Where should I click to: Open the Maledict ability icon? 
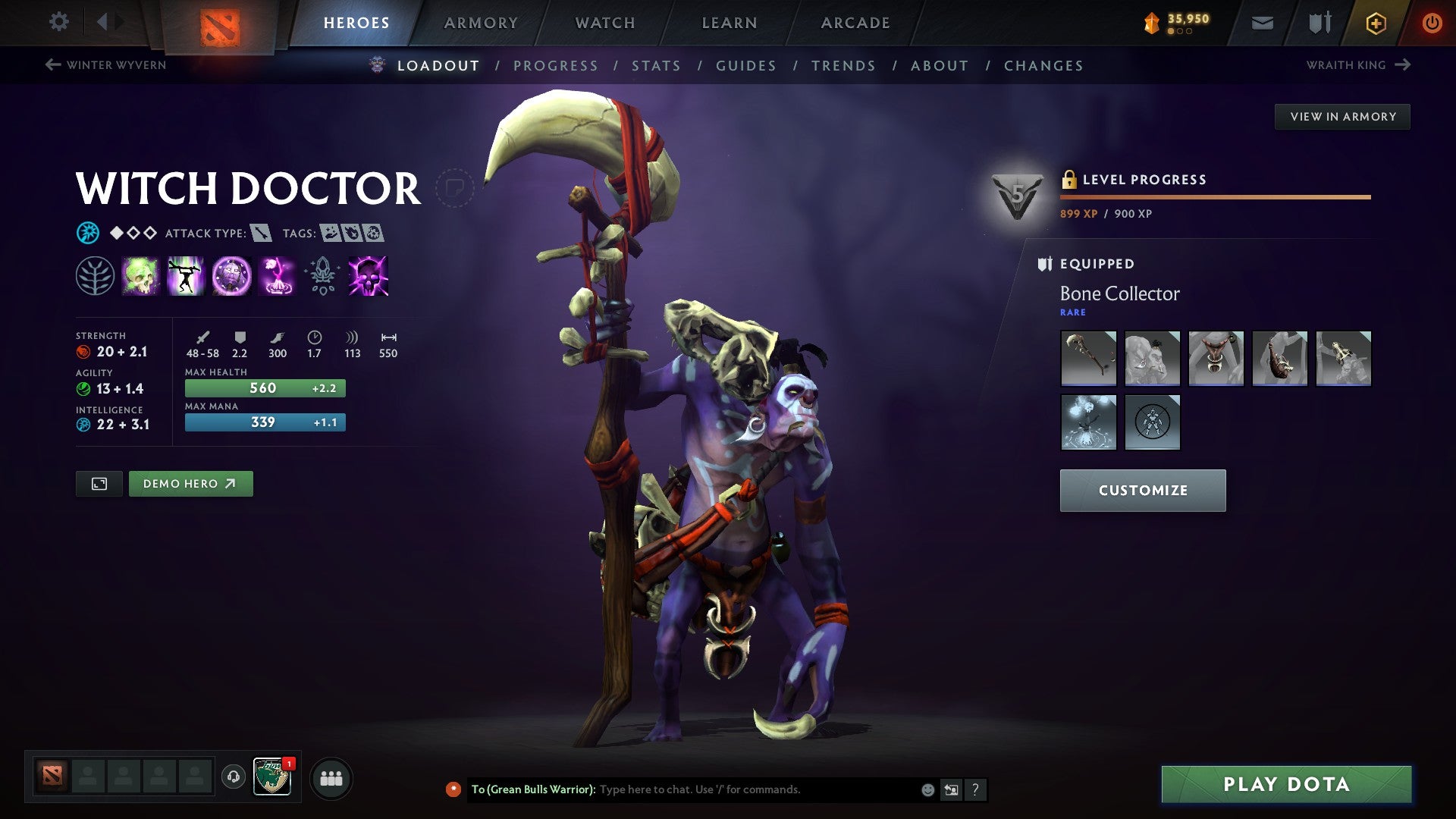coord(231,276)
